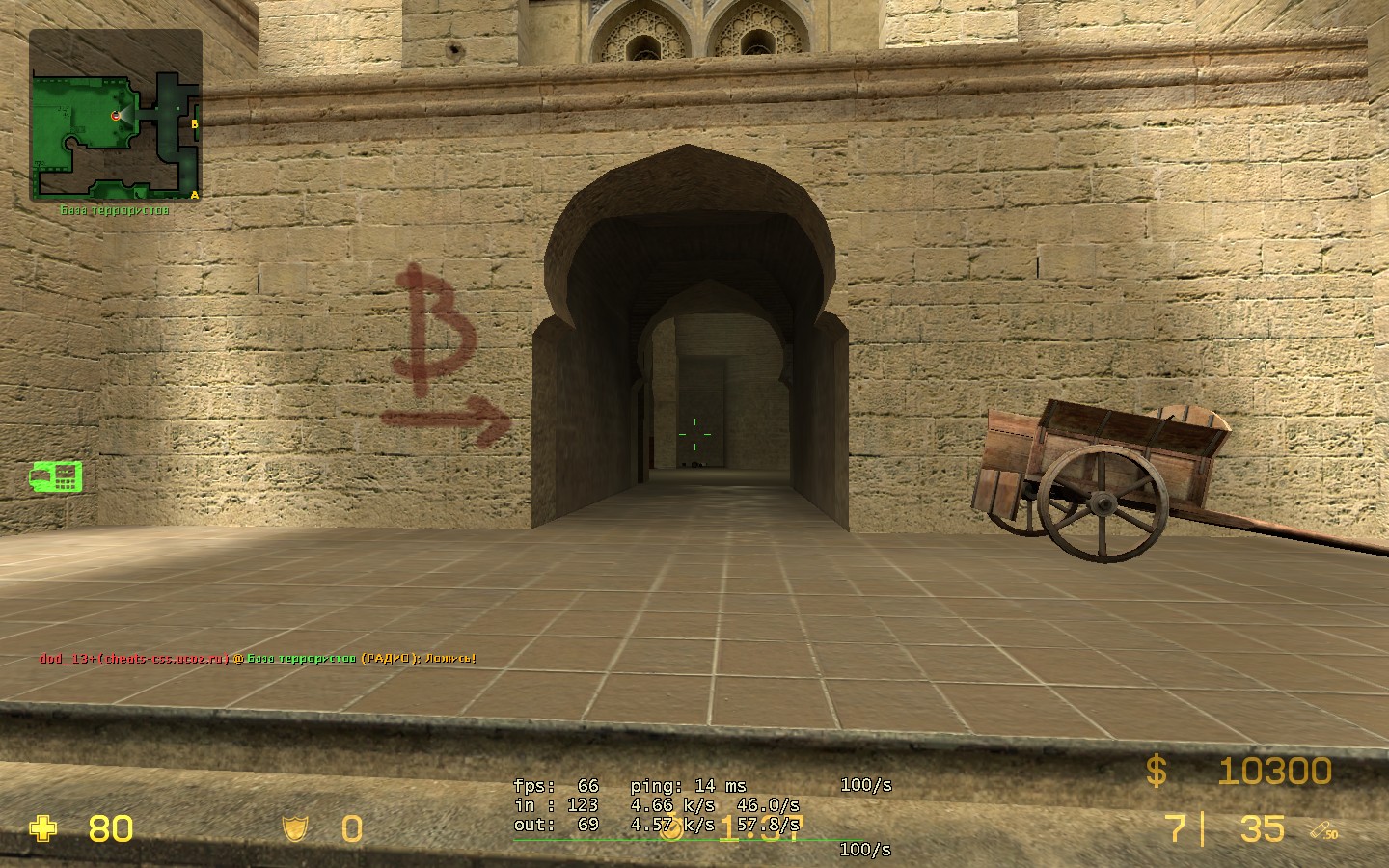
Task: Click the radio chat message line
Action: (258, 659)
